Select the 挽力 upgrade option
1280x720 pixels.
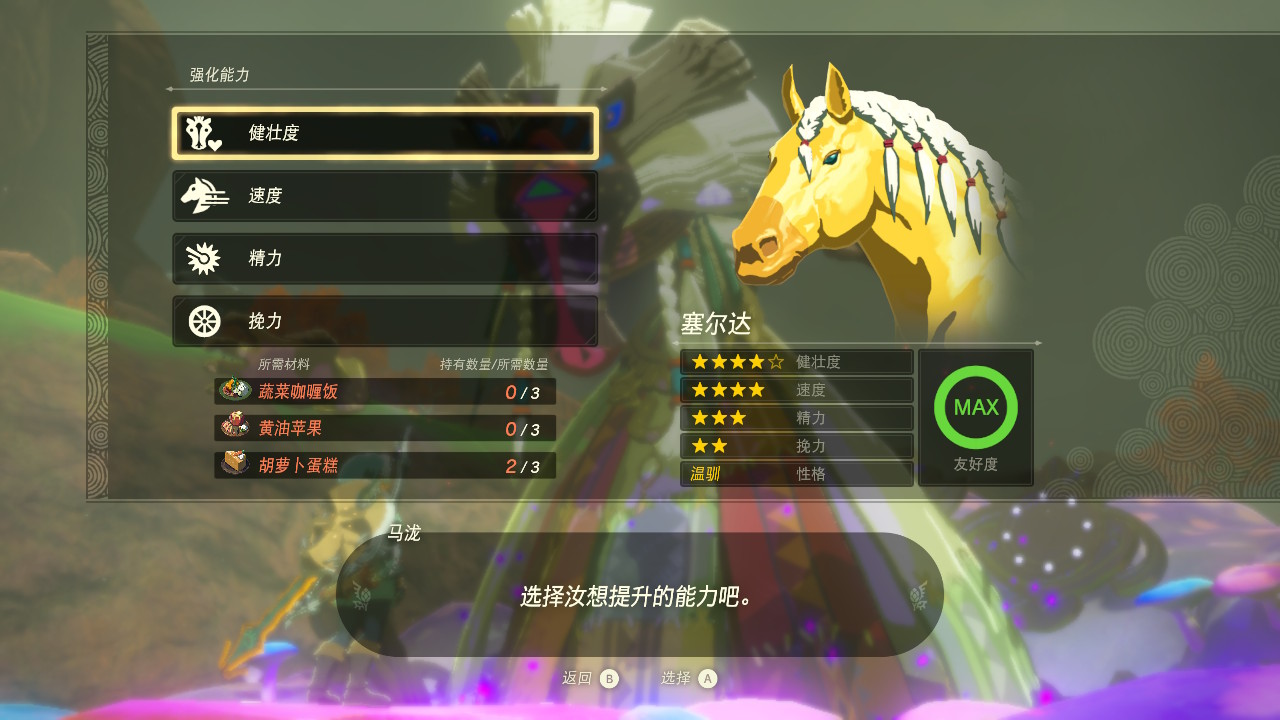pos(385,321)
